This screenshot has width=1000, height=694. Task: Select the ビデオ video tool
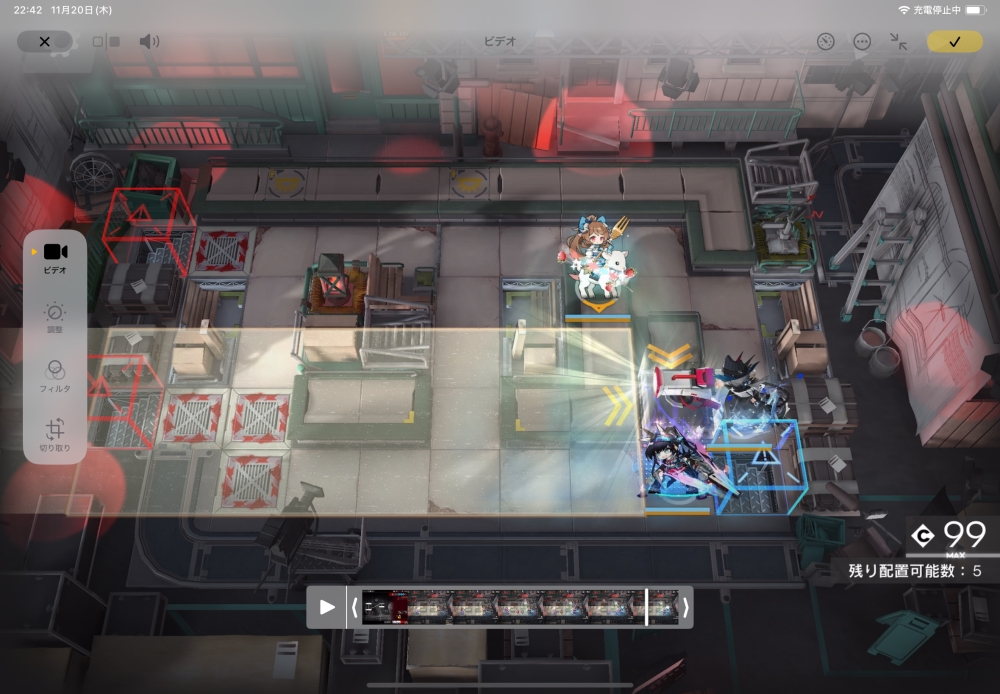point(55,257)
